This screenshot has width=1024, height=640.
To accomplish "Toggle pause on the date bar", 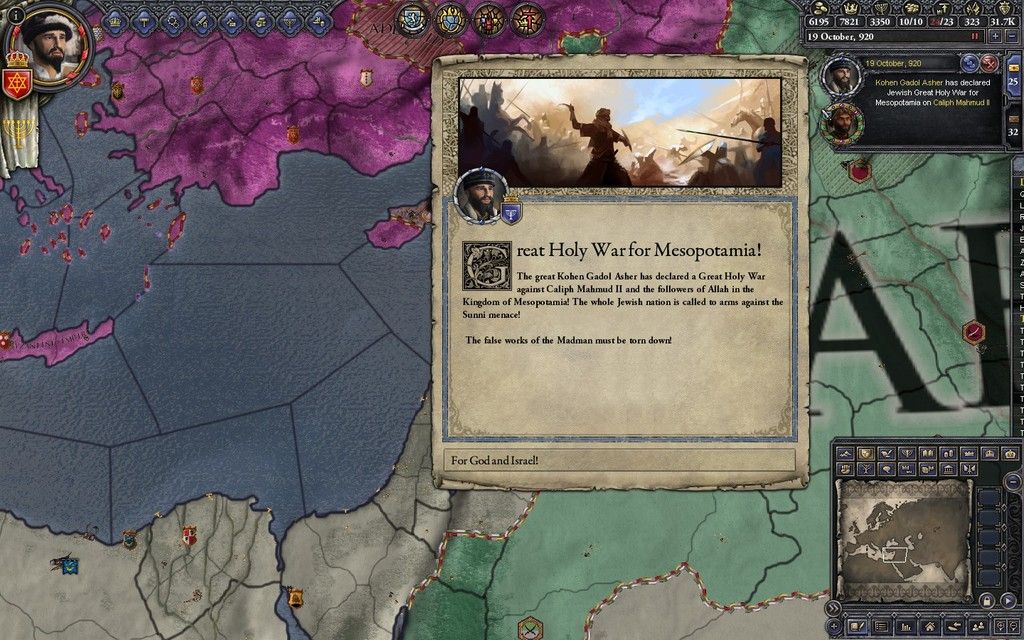I will [974, 36].
